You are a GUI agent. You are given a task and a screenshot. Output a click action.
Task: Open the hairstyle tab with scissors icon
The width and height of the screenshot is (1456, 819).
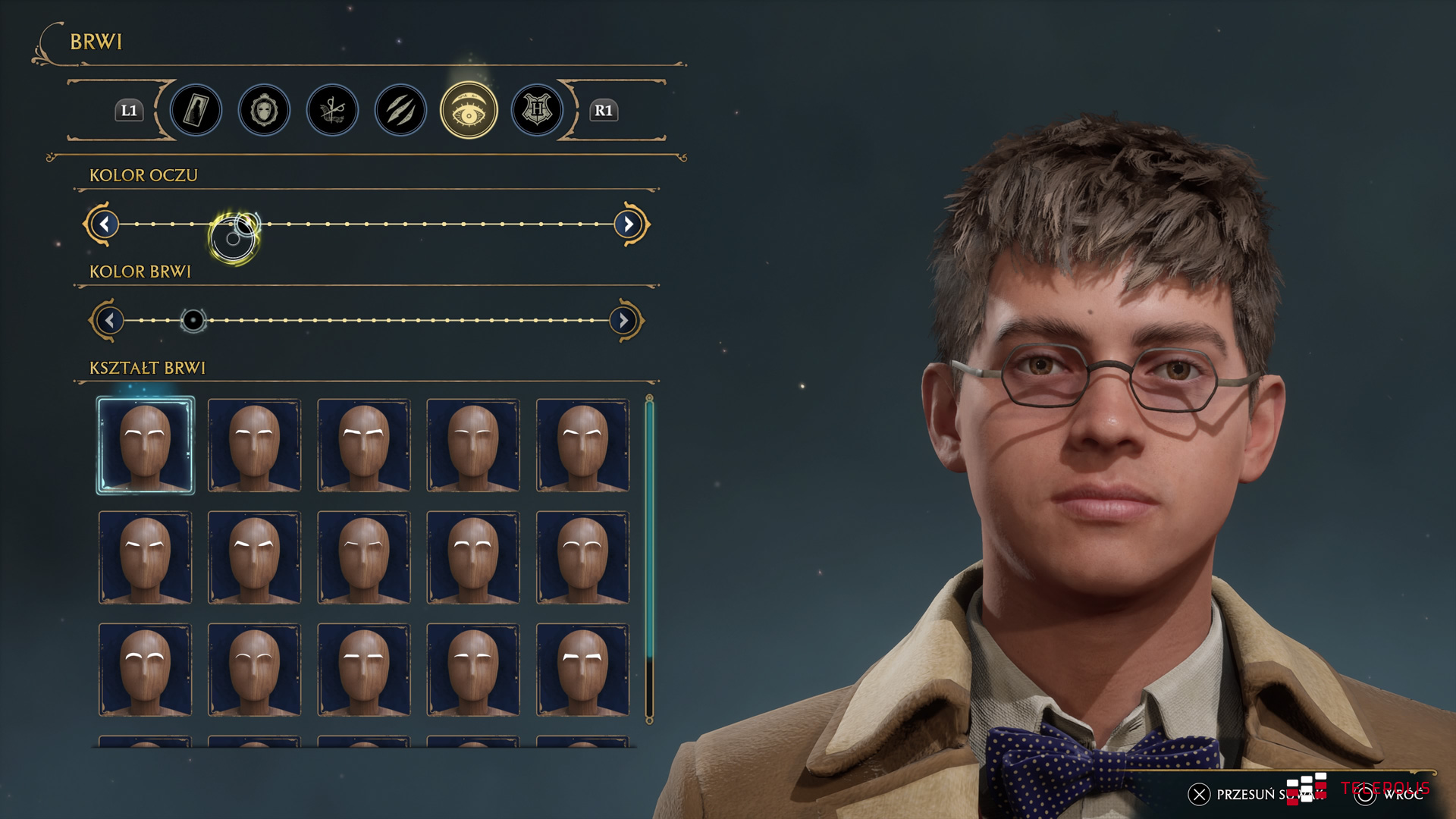point(332,111)
